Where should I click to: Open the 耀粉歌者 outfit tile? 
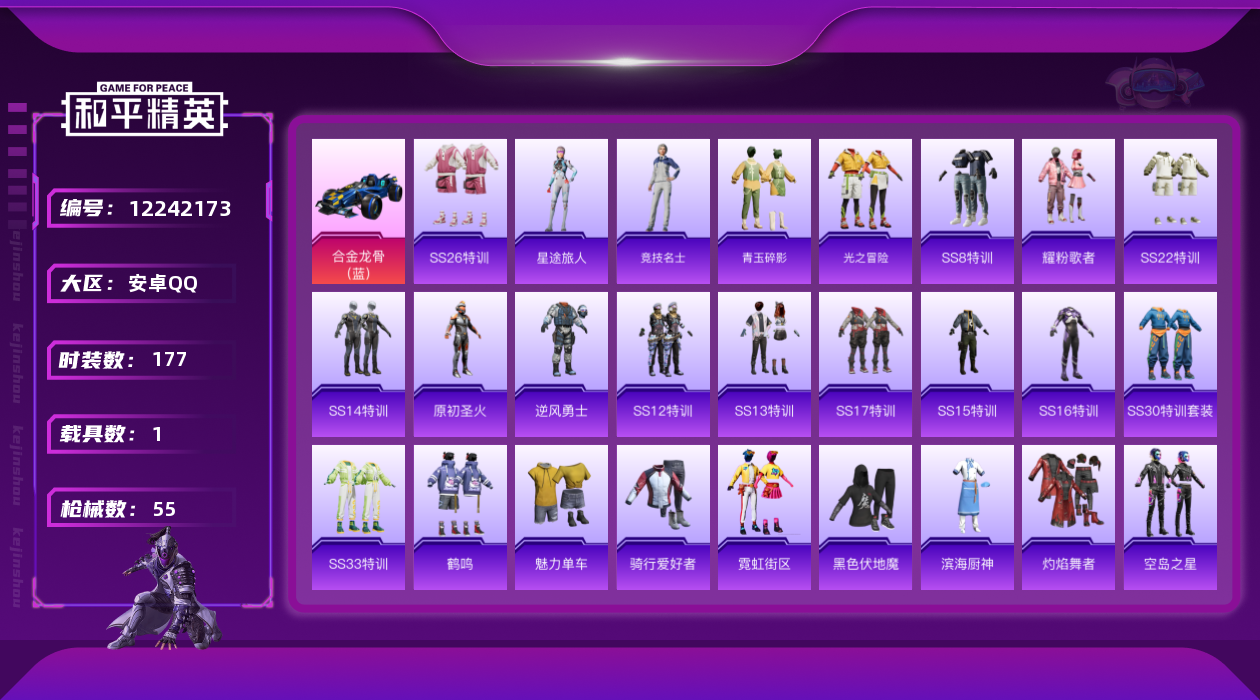(1068, 211)
